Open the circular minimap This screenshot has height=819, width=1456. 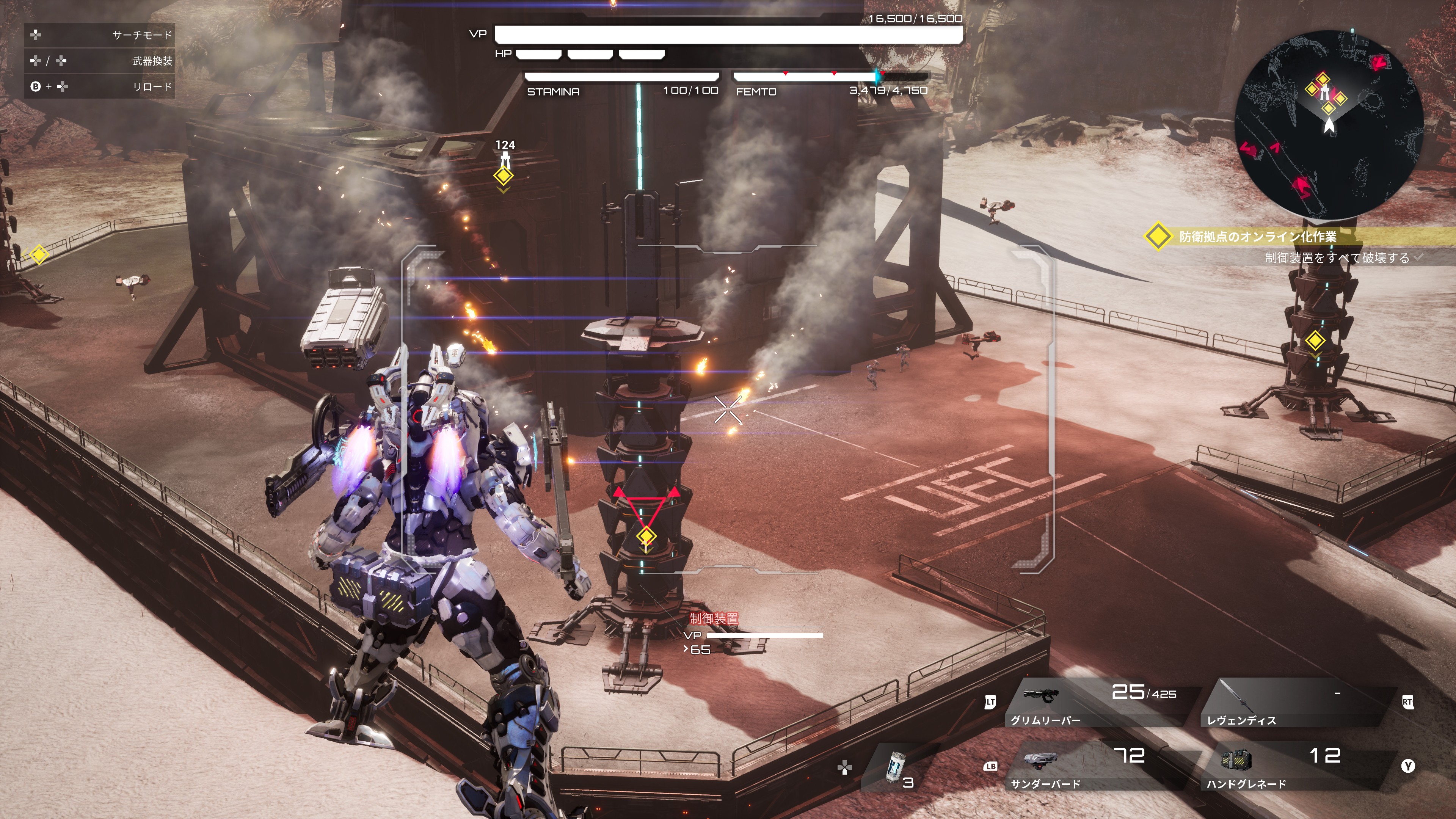point(1329,125)
